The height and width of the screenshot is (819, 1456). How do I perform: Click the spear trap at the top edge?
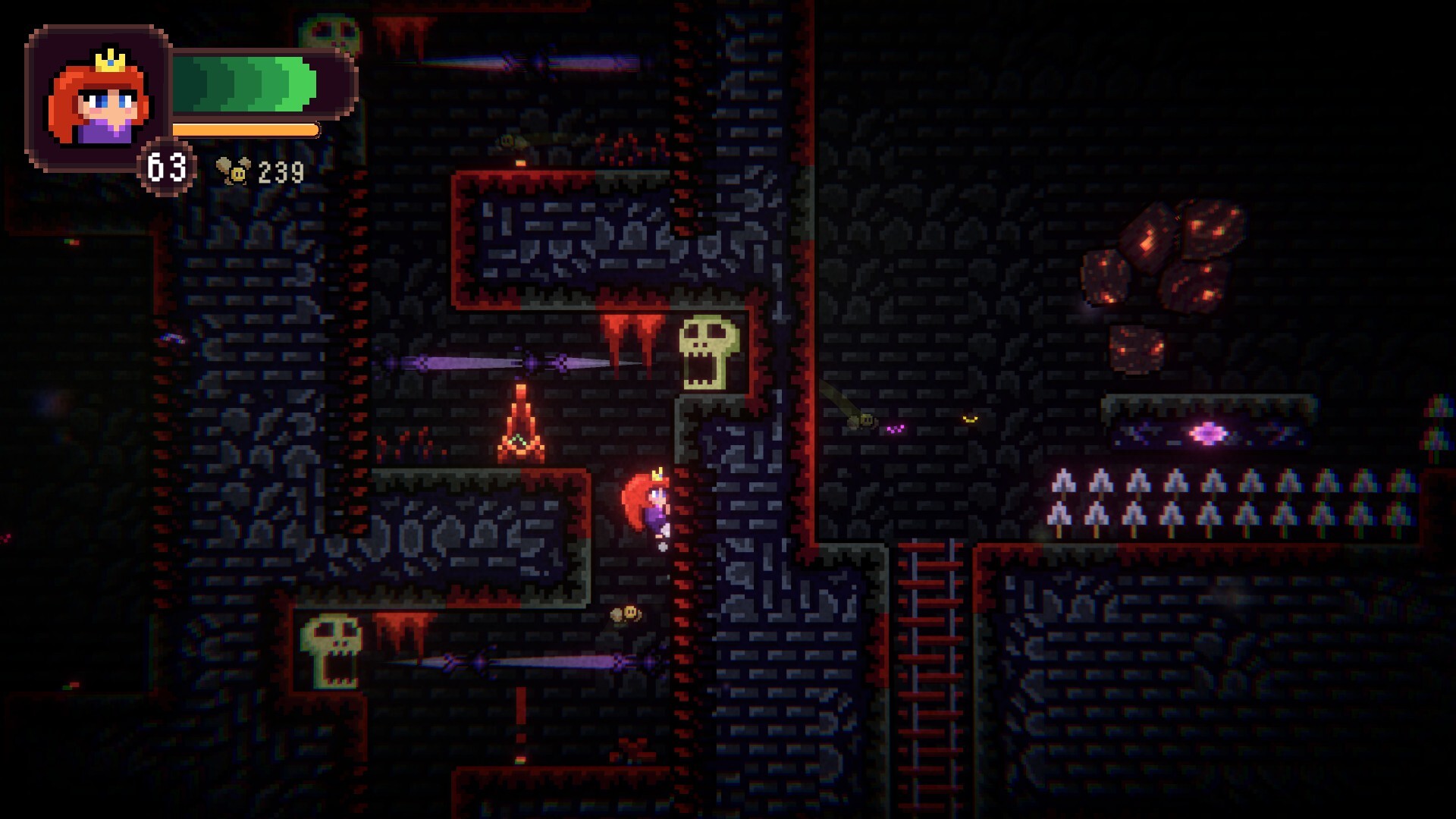531,61
